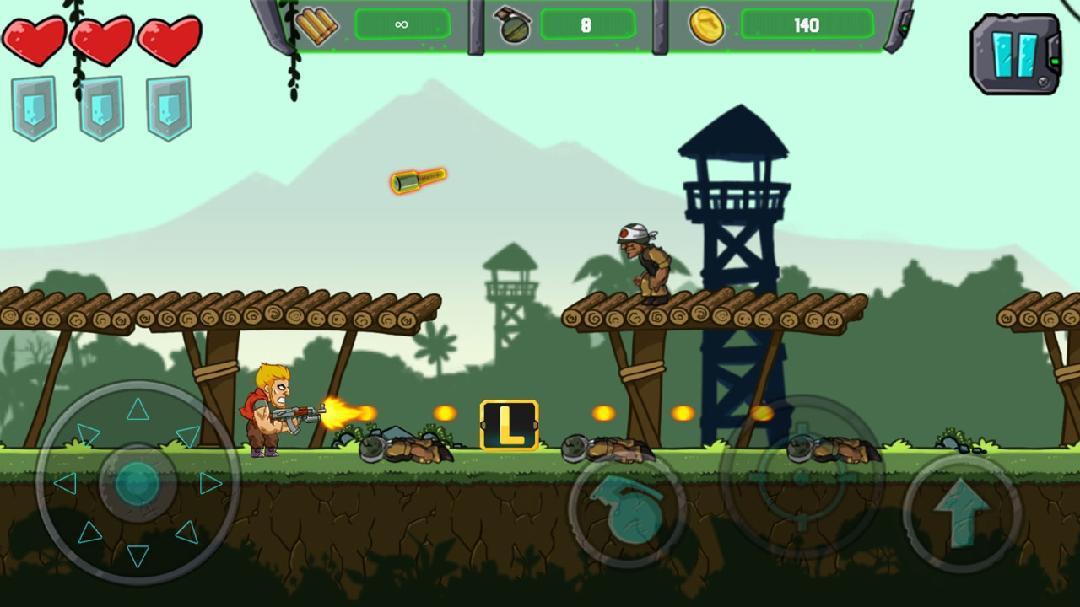
Task: Pause the game with the top-right button
Action: coord(1015,53)
